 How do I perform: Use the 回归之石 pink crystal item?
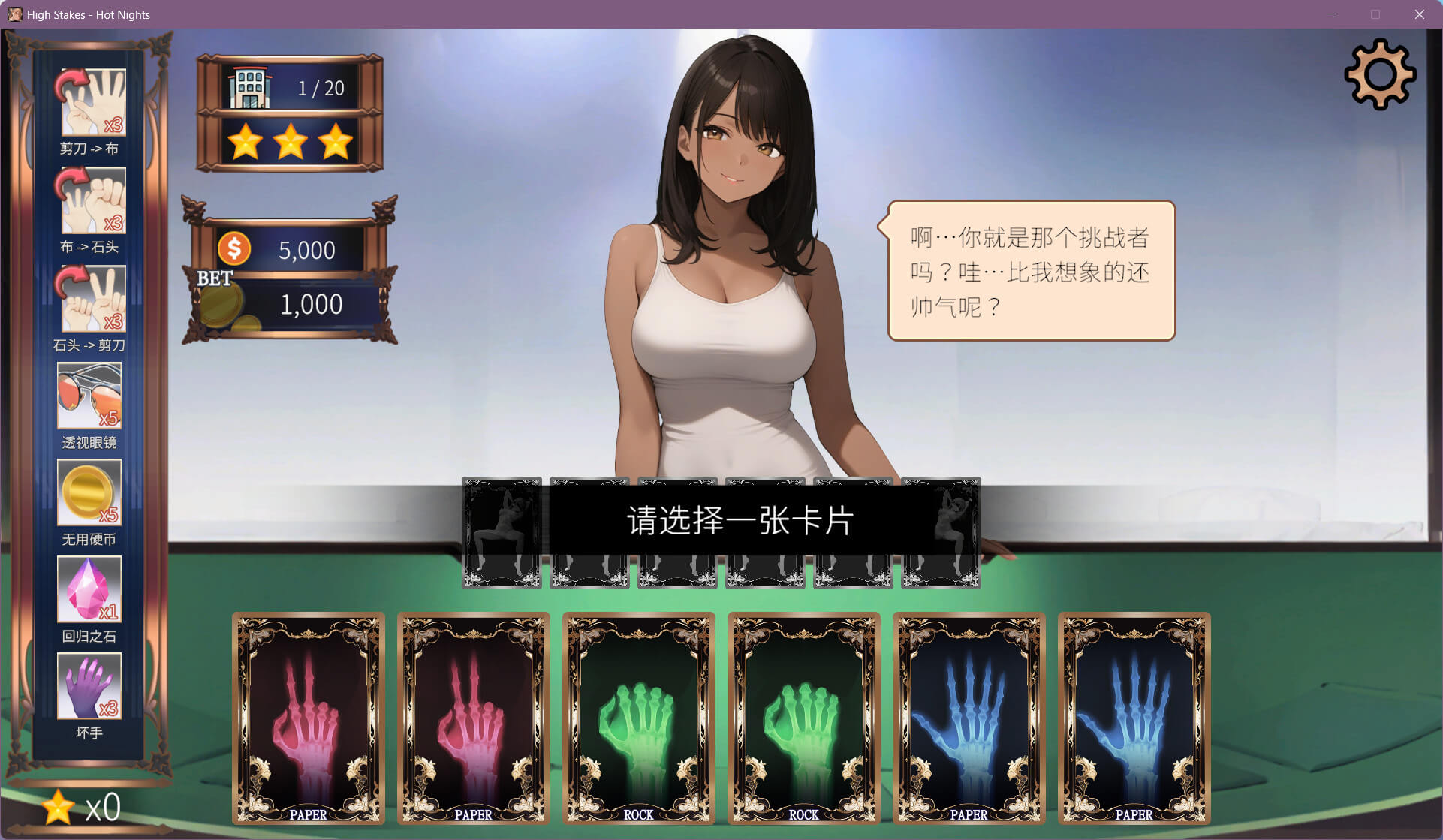[x=89, y=589]
